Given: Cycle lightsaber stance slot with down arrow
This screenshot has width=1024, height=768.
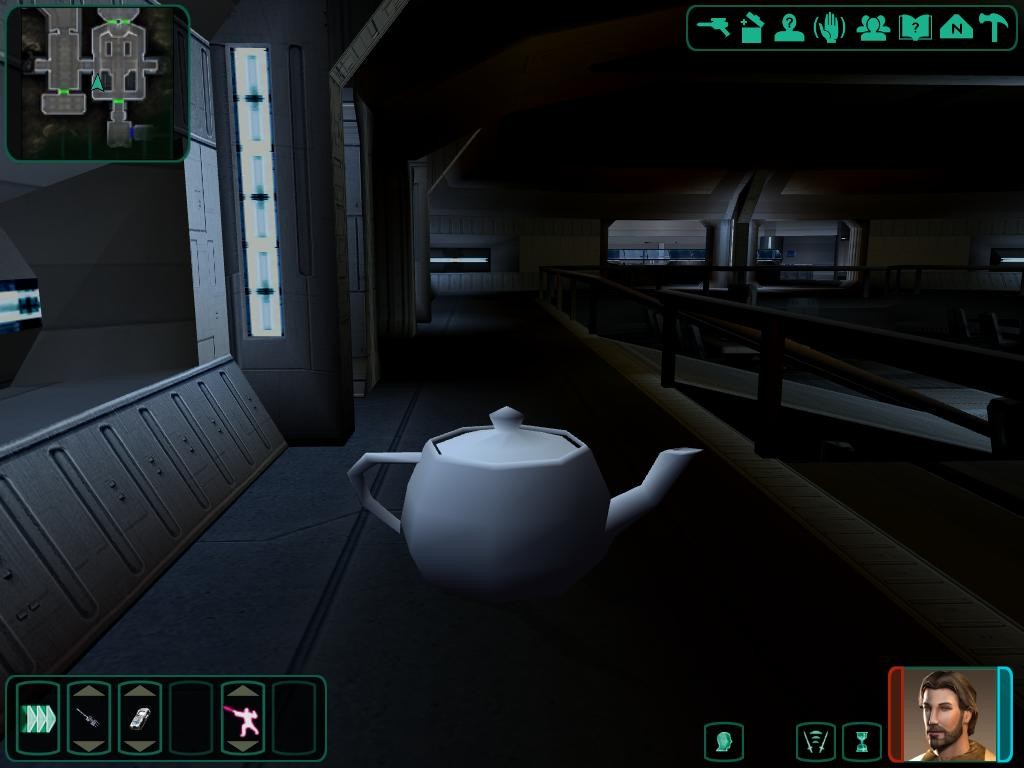Looking at the screenshot, I should (242, 746).
